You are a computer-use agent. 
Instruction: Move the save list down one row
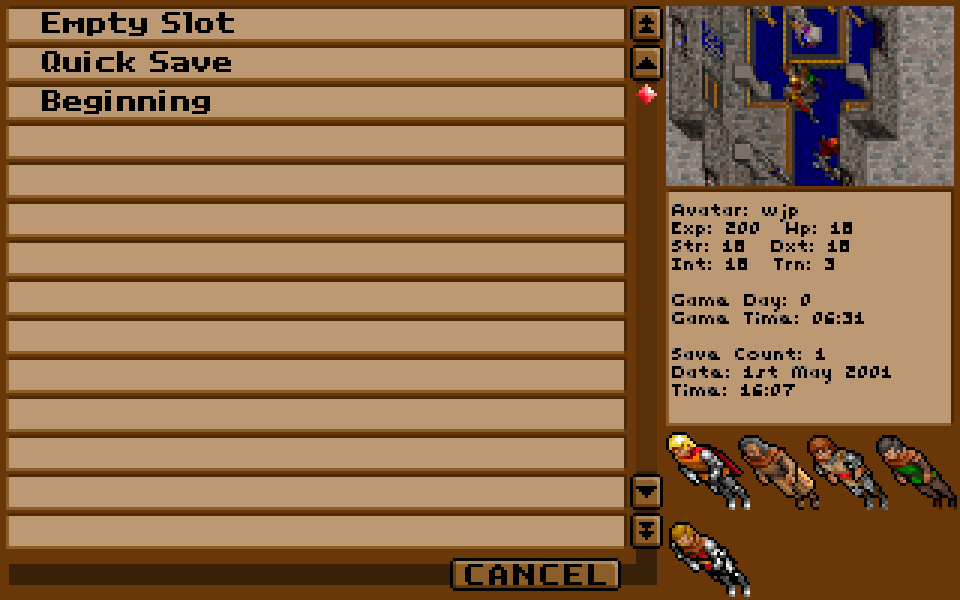click(647, 491)
